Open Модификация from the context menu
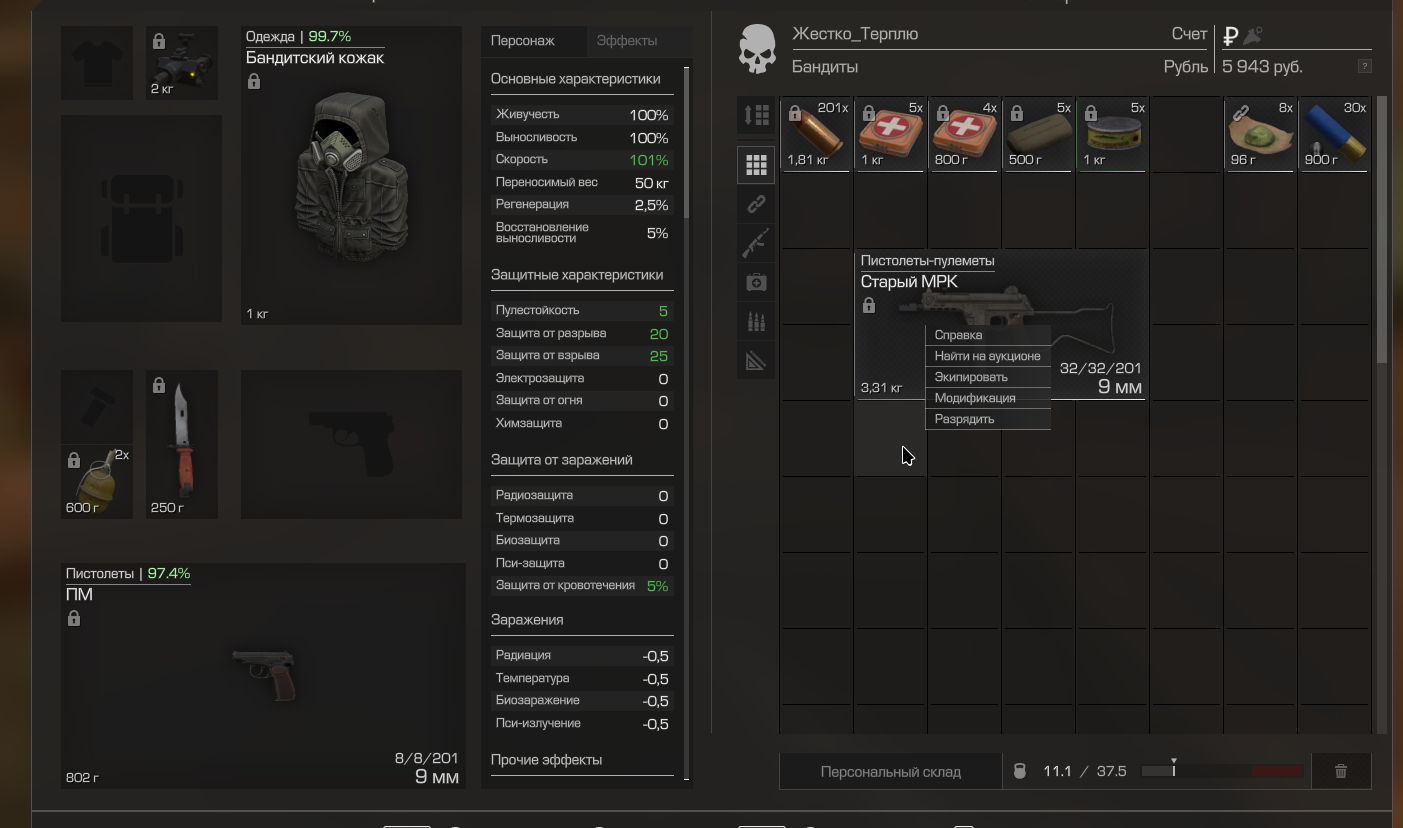 click(974, 398)
